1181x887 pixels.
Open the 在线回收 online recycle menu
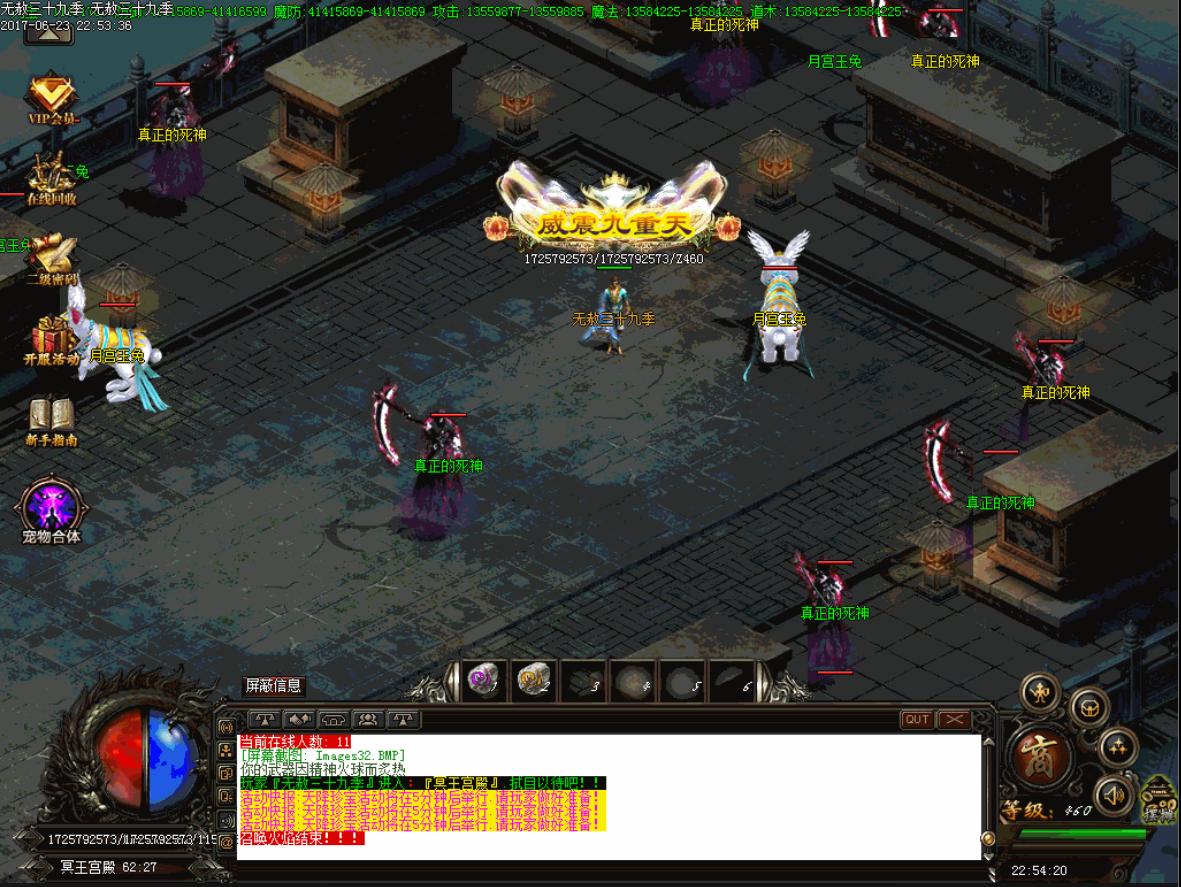point(51,178)
